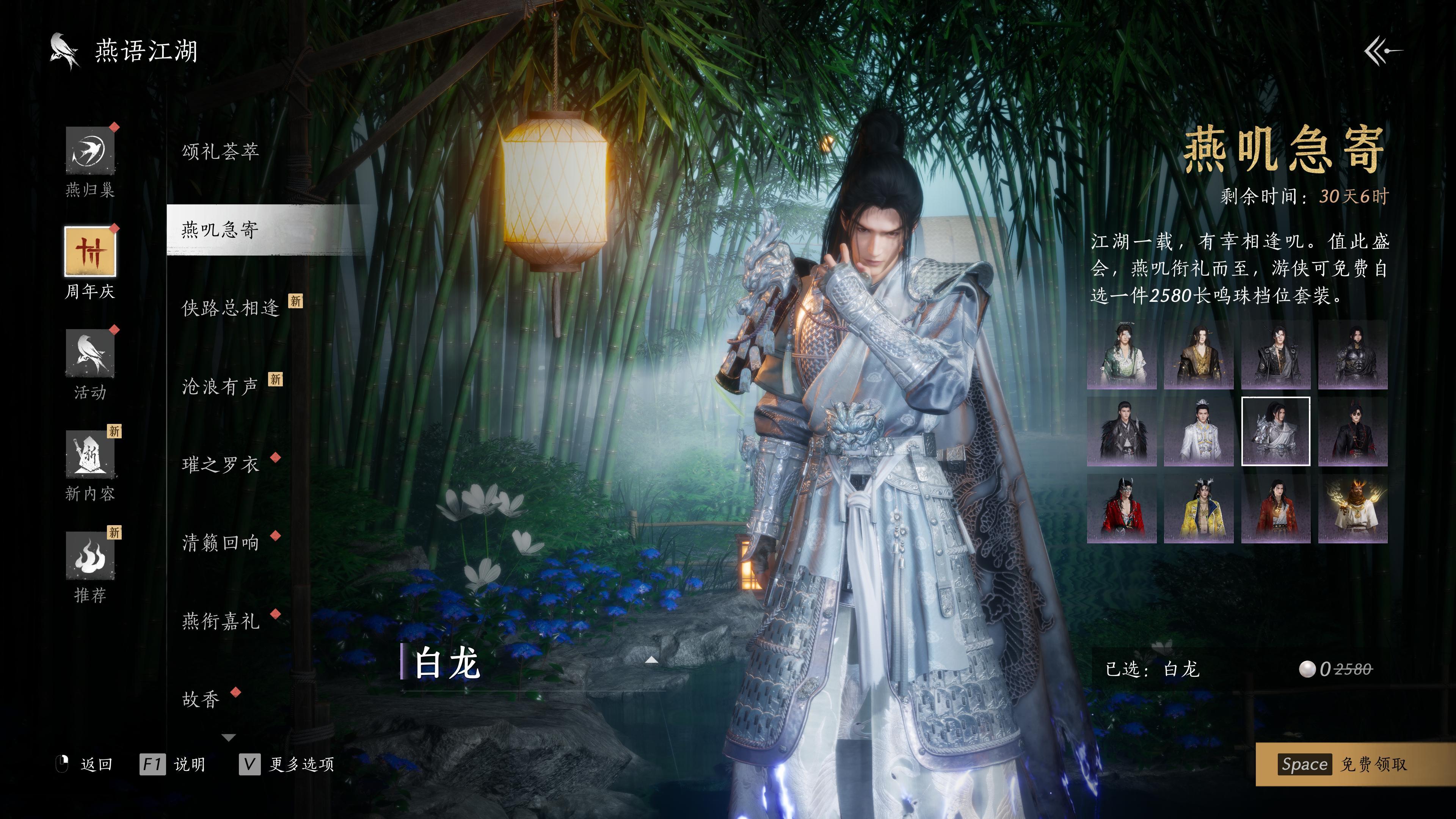Expand the 白龙 outfit name arrow

652,660
